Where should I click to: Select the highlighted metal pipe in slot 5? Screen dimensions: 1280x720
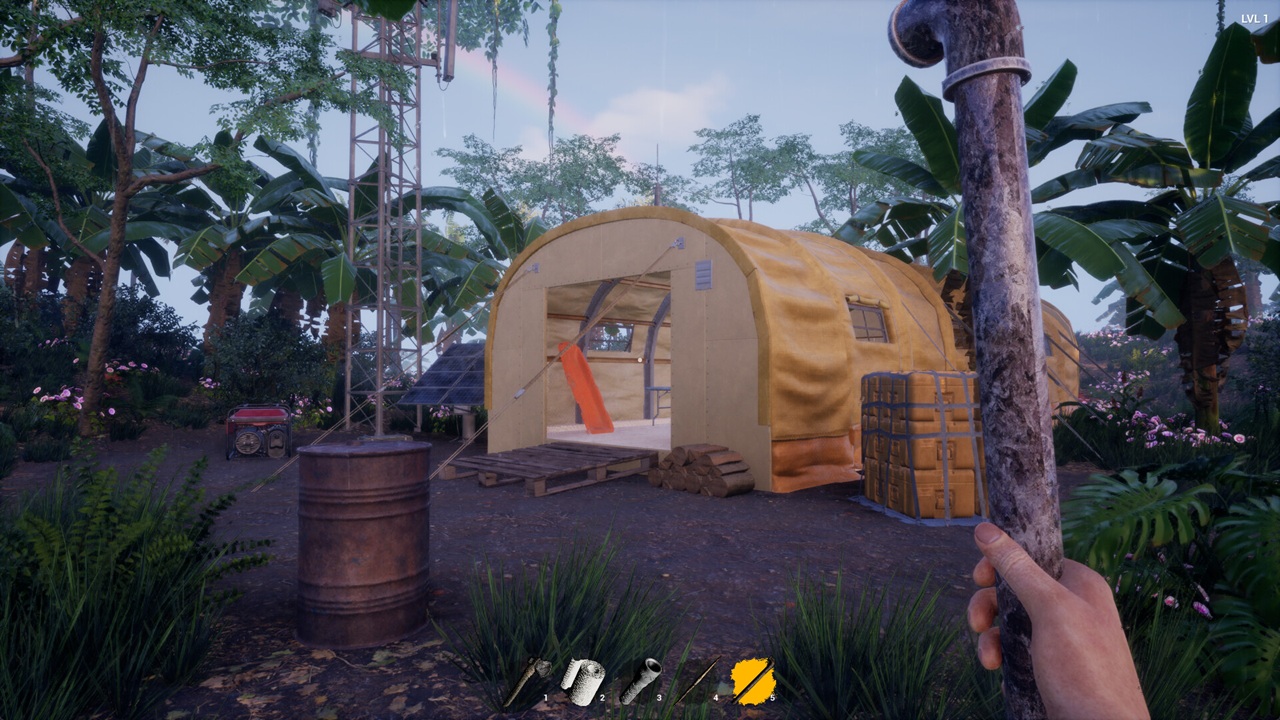tap(752, 681)
